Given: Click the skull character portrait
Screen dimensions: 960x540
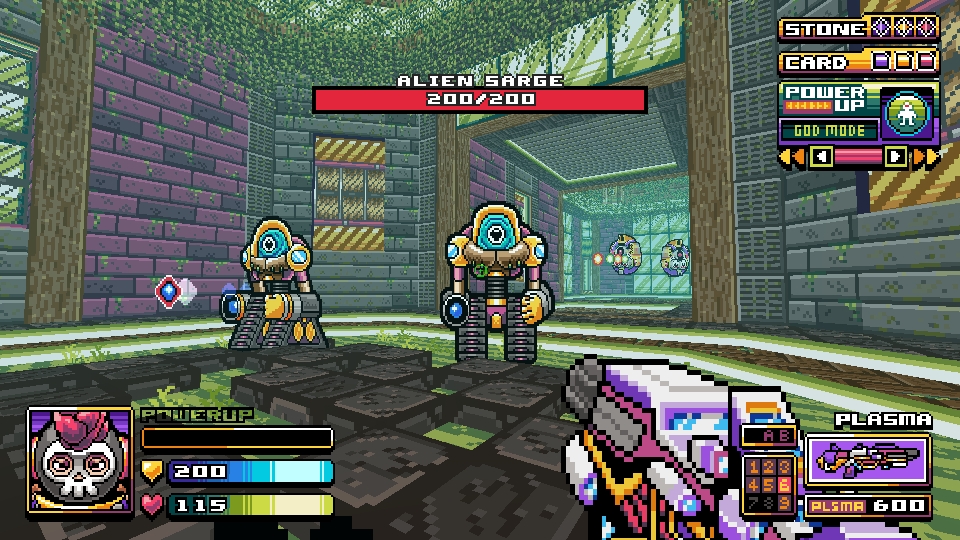Looking at the screenshot, I should 80,460.
